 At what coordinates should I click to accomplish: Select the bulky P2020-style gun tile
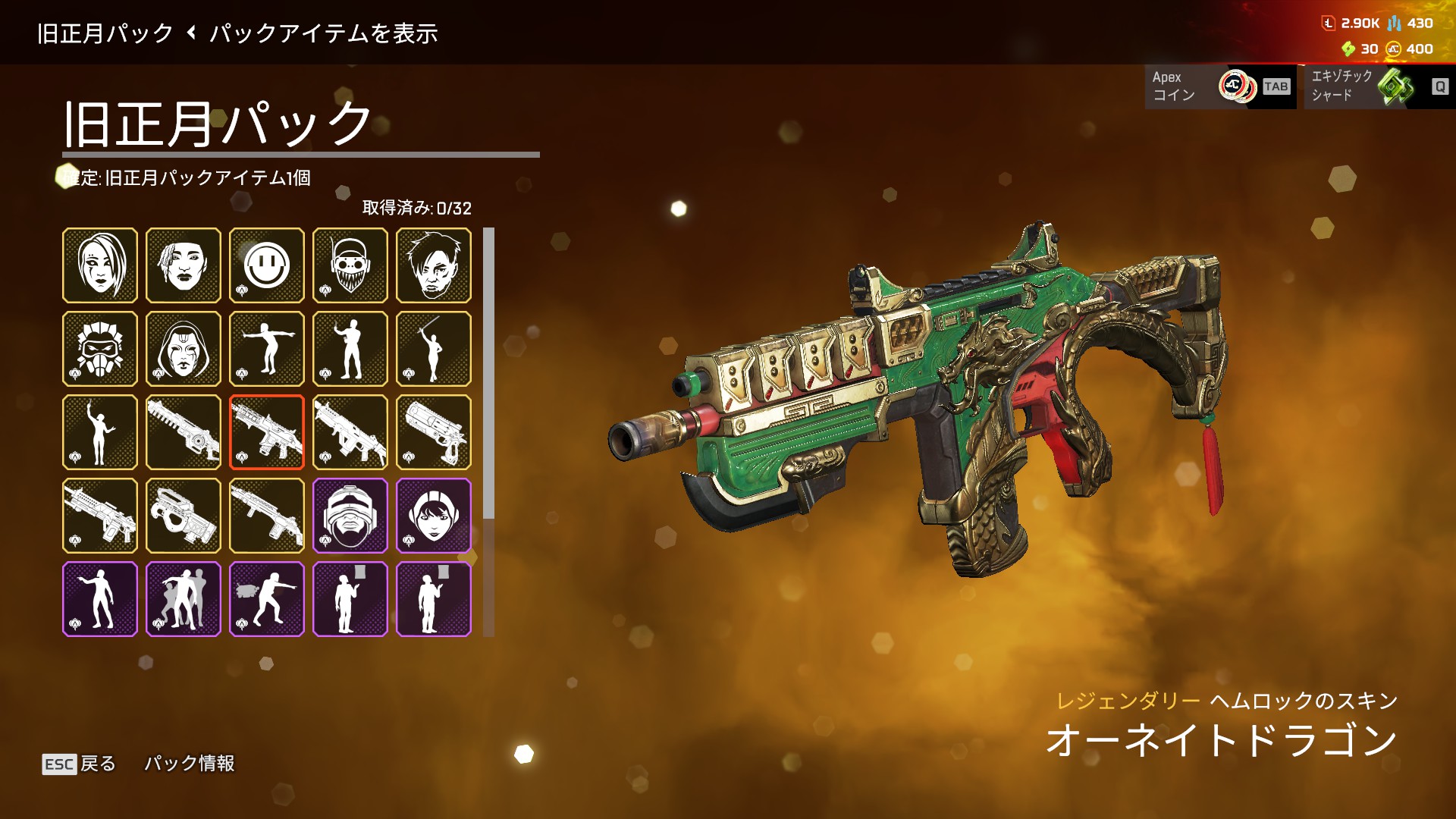point(184,516)
